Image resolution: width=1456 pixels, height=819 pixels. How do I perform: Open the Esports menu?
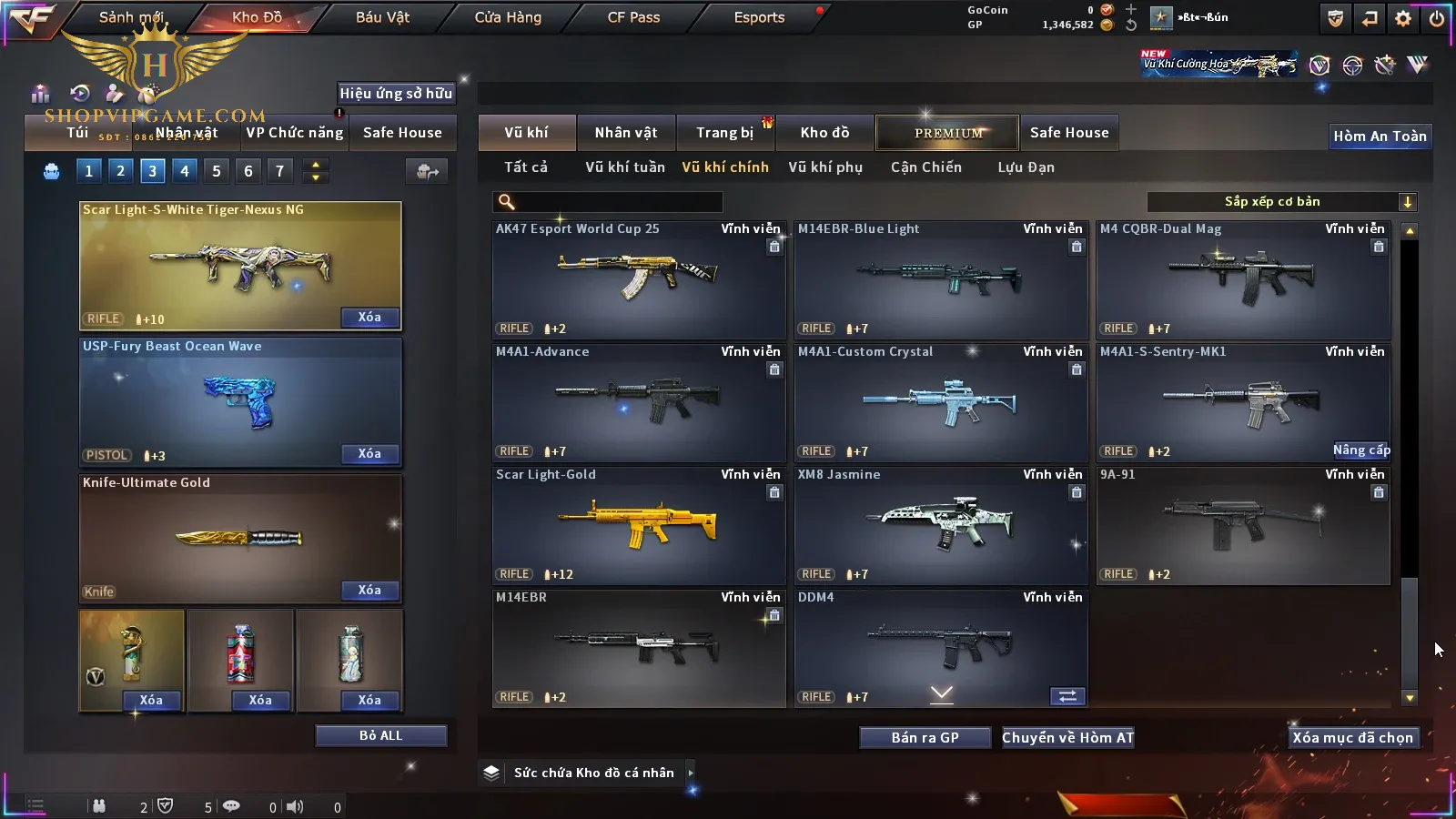(x=759, y=17)
